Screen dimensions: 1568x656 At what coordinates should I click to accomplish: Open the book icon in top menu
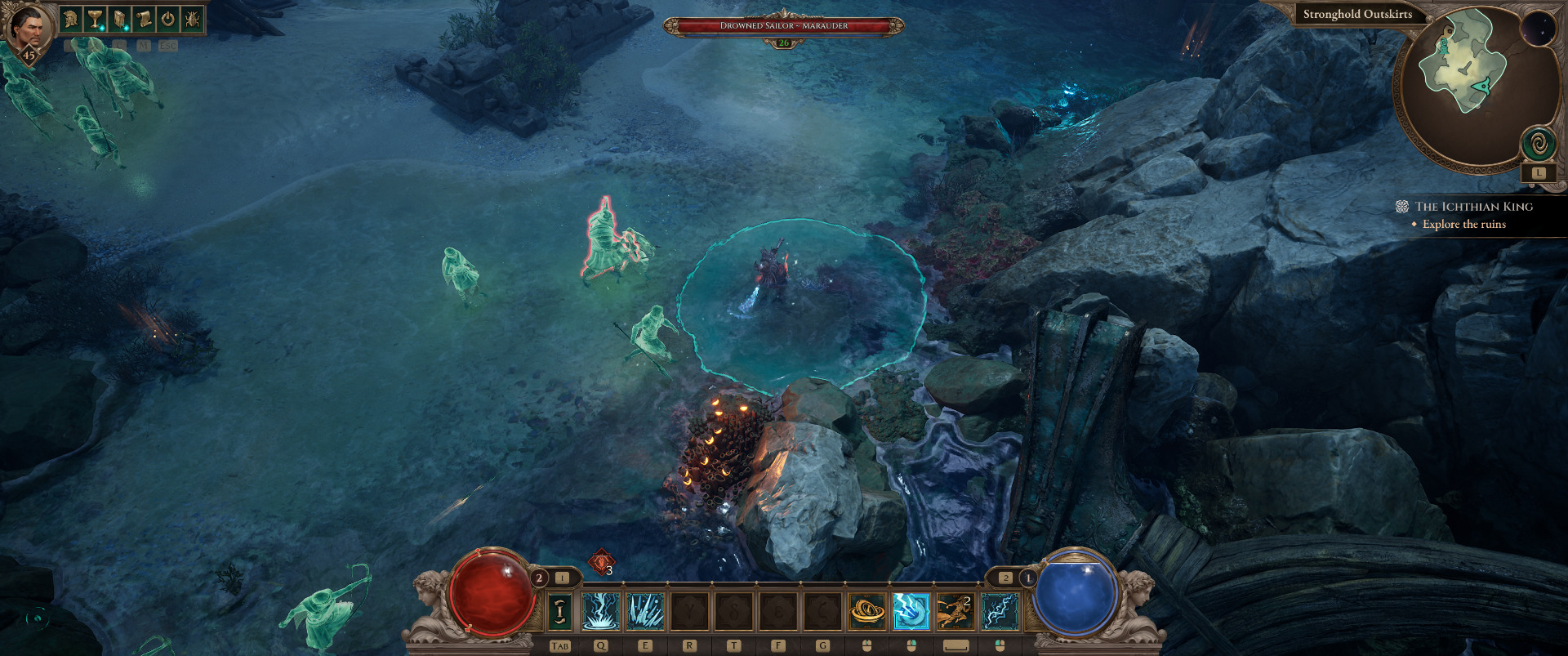(x=120, y=18)
